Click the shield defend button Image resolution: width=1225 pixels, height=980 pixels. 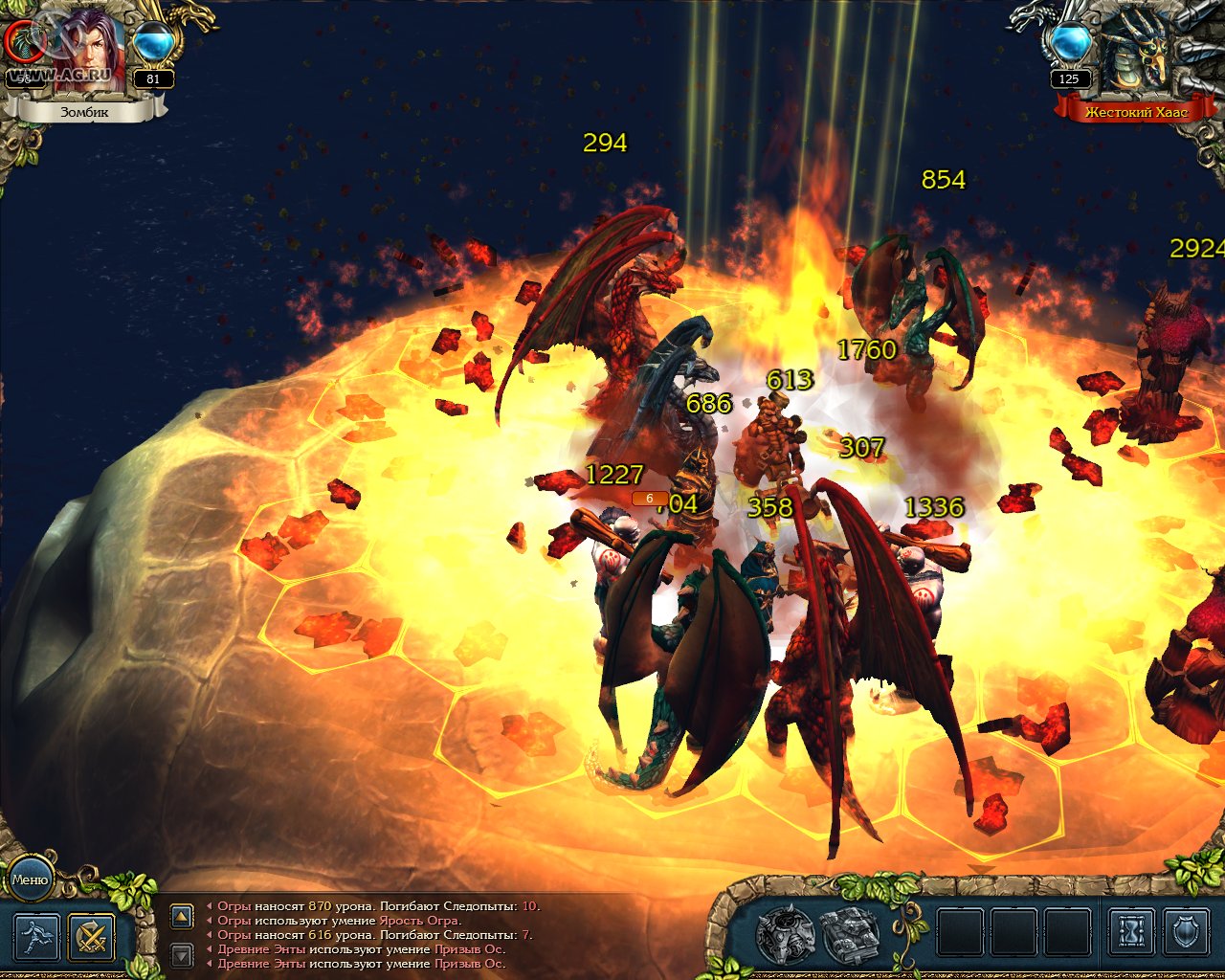(x=1186, y=931)
